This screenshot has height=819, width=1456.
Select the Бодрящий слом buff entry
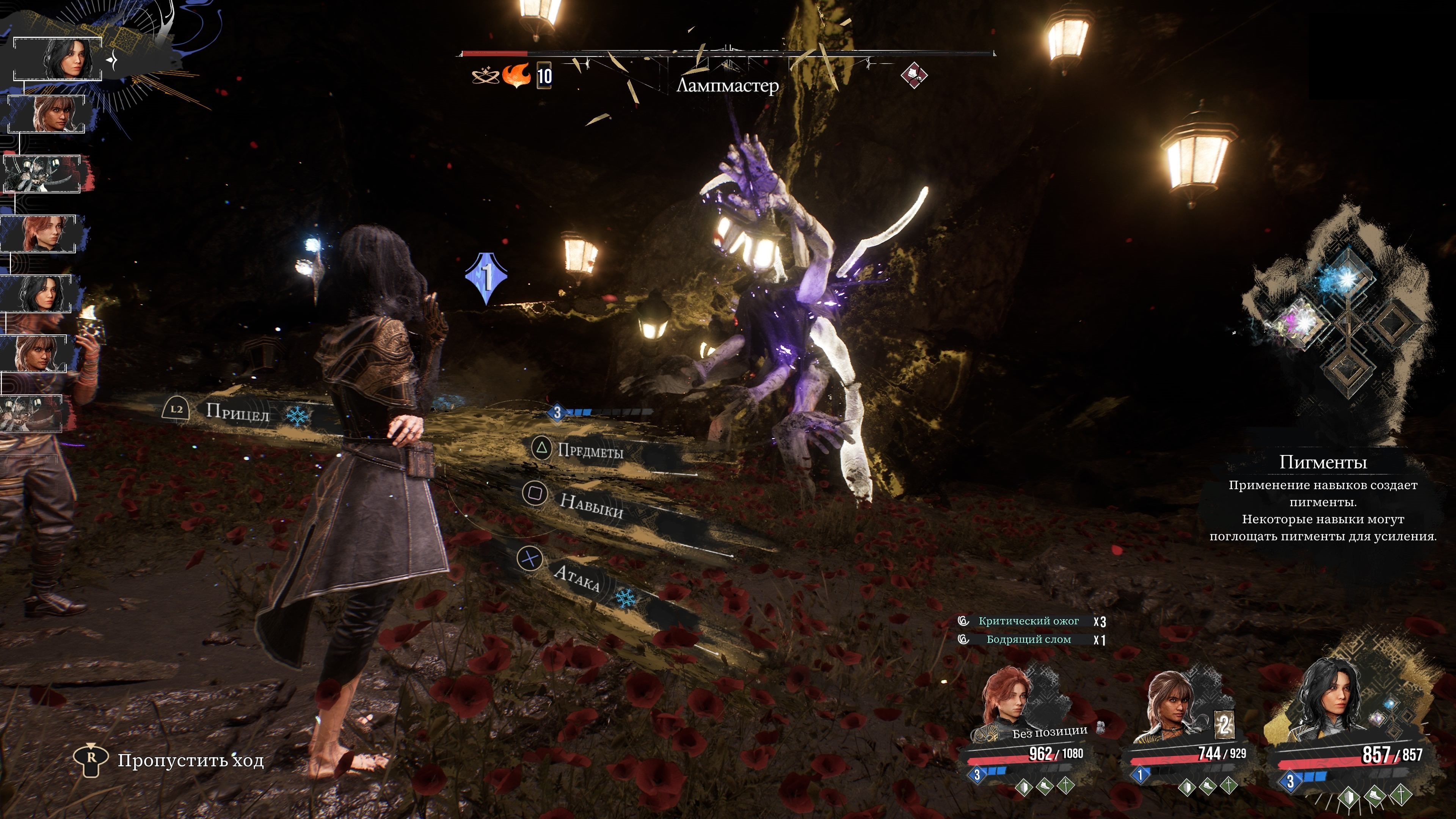[x=1029, y=639]
